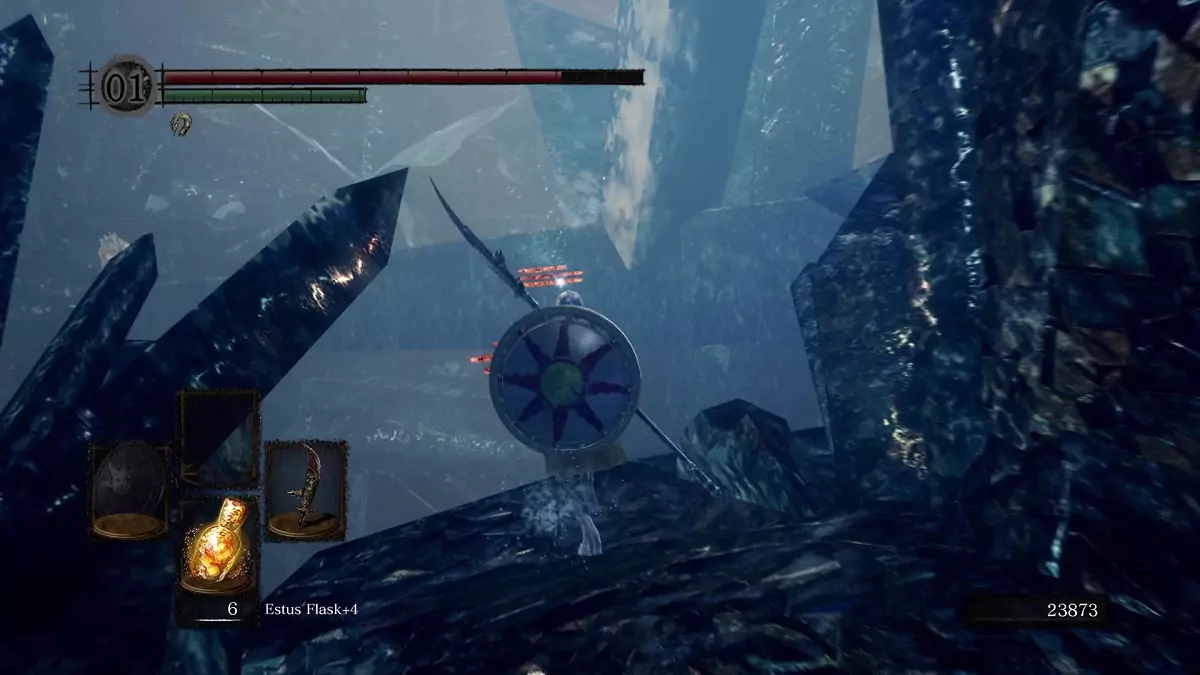Select the right-hand curved weapon slot
1200x675 pixels.
click(305, 491)
